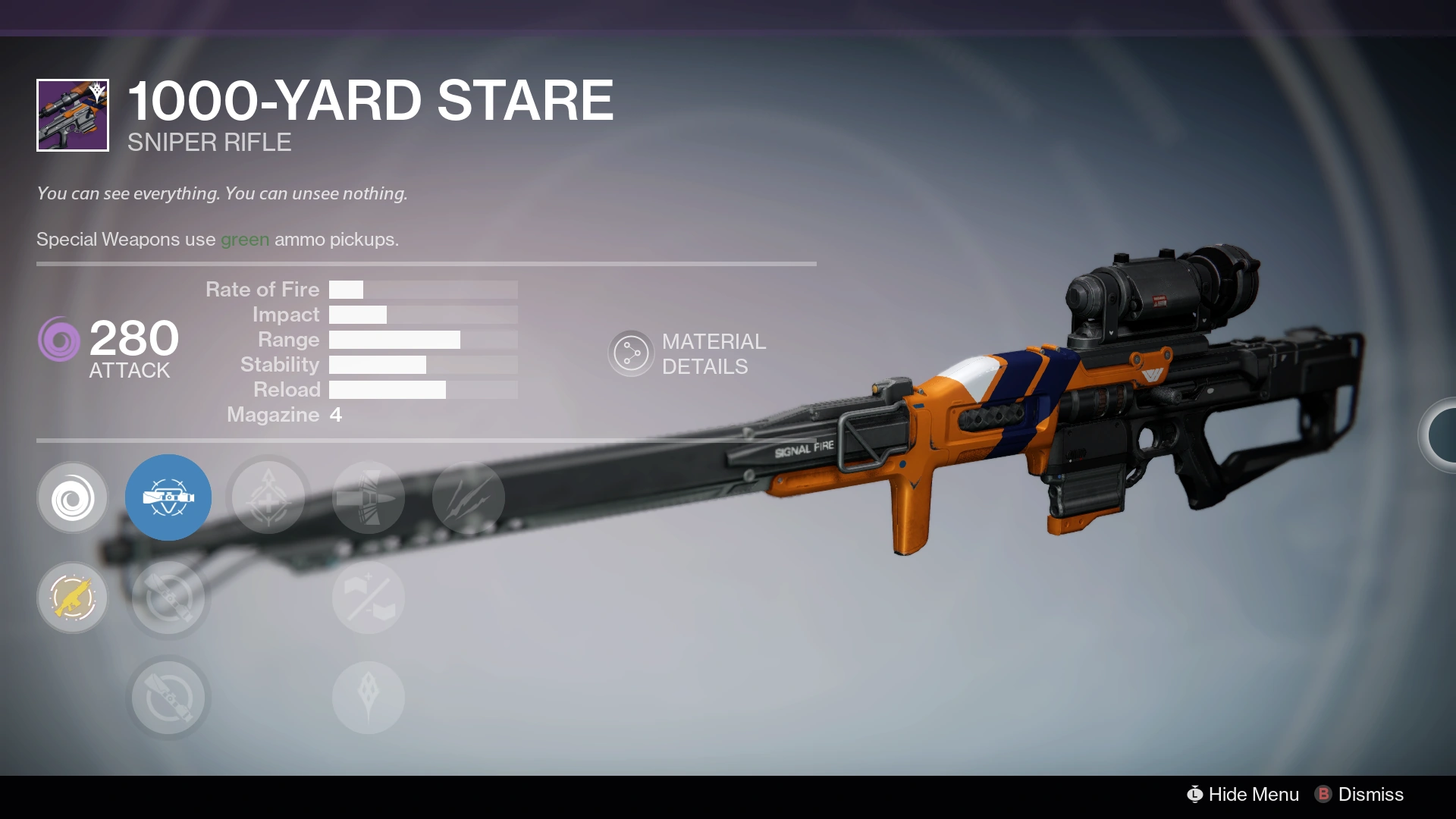Viewport: 1456px width, 819px height.
Task: Select the kinetic damage perk node
Action: 72,498
